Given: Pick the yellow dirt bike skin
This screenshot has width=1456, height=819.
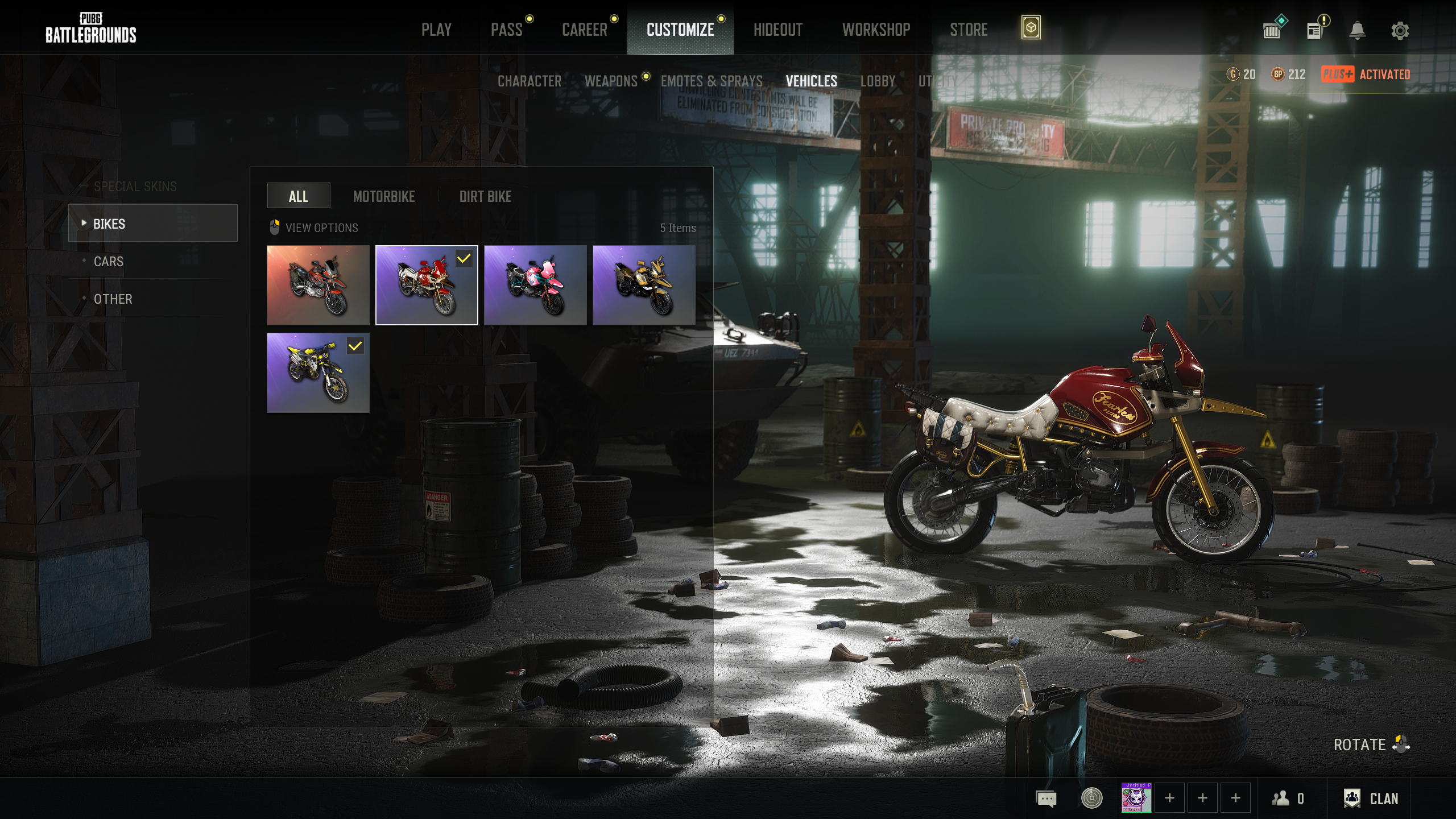Looking at the screenshot, I should (318, 373).
